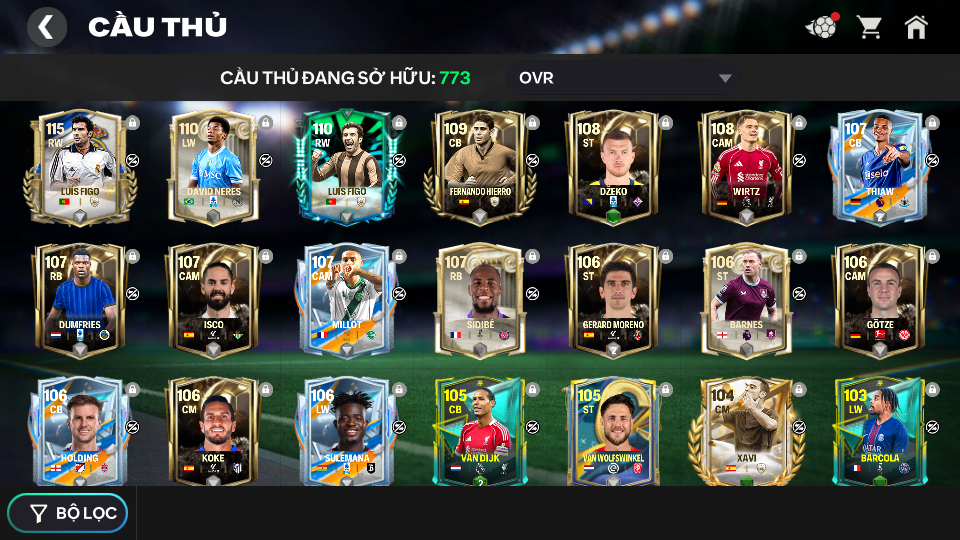Open the football notification icon

click(821, 27)
